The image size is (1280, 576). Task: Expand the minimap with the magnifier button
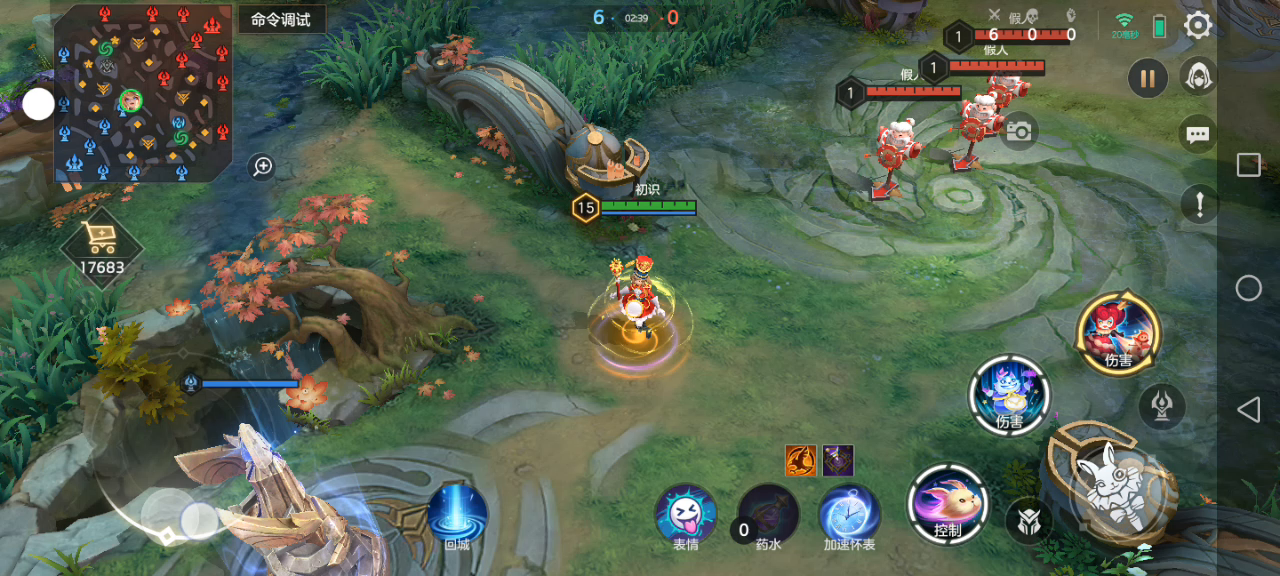pos(262,166)
